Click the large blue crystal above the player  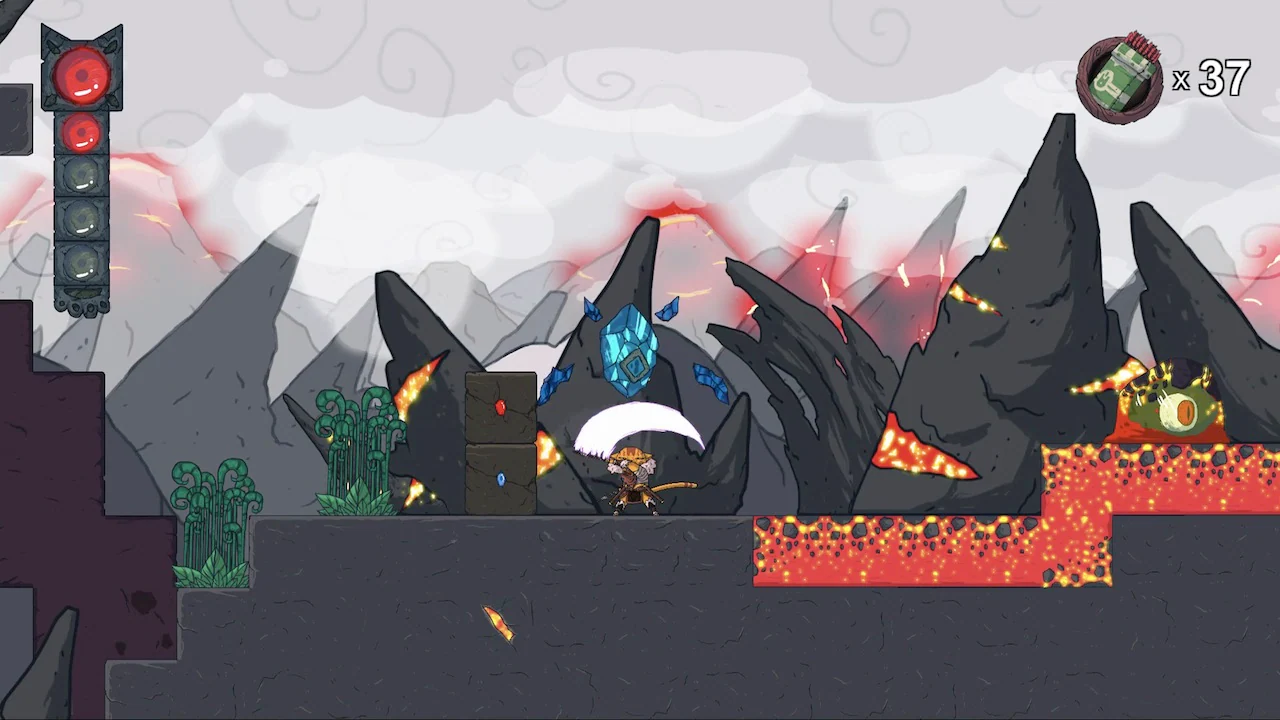click(628, 350)
